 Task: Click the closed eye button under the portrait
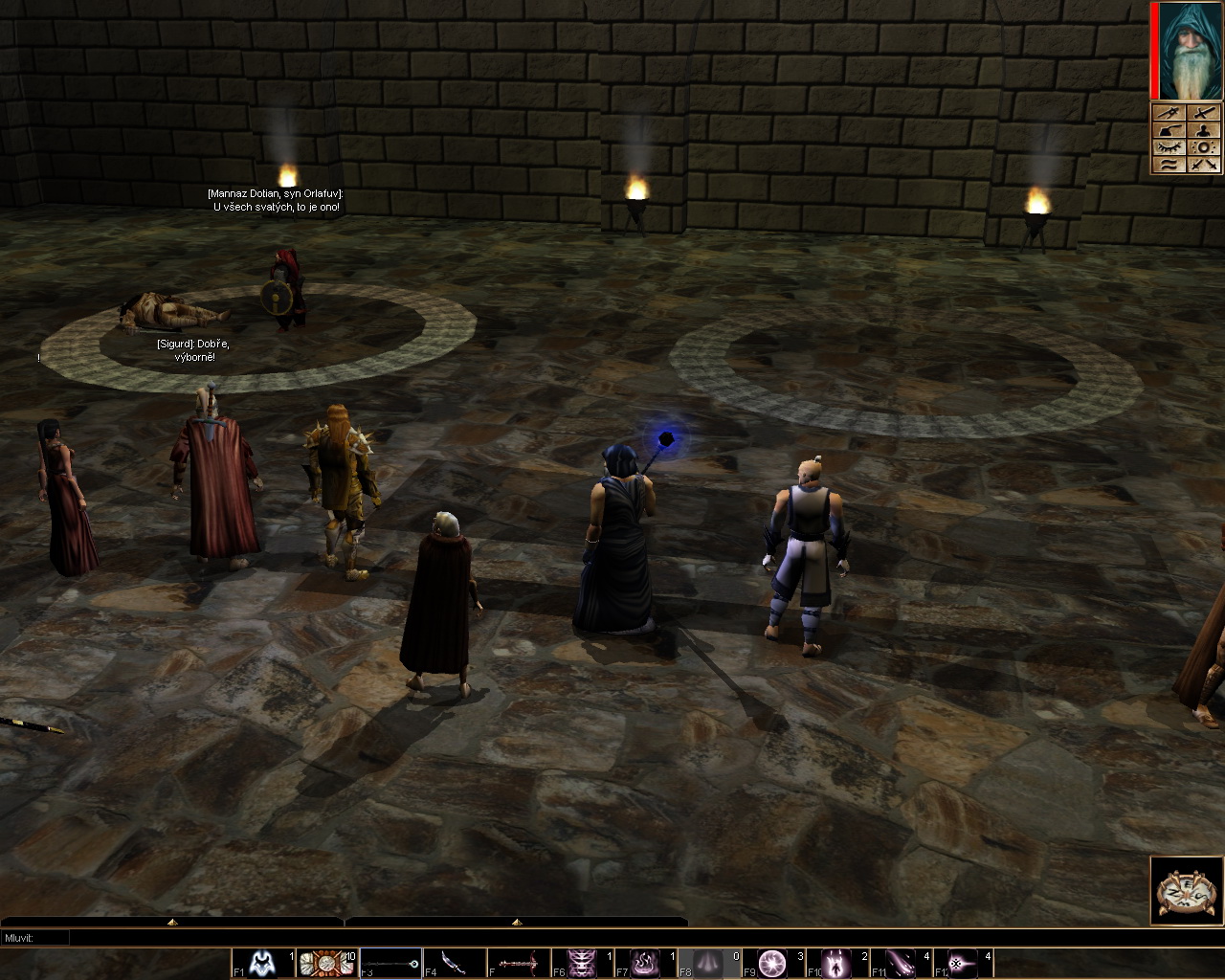1170,146
